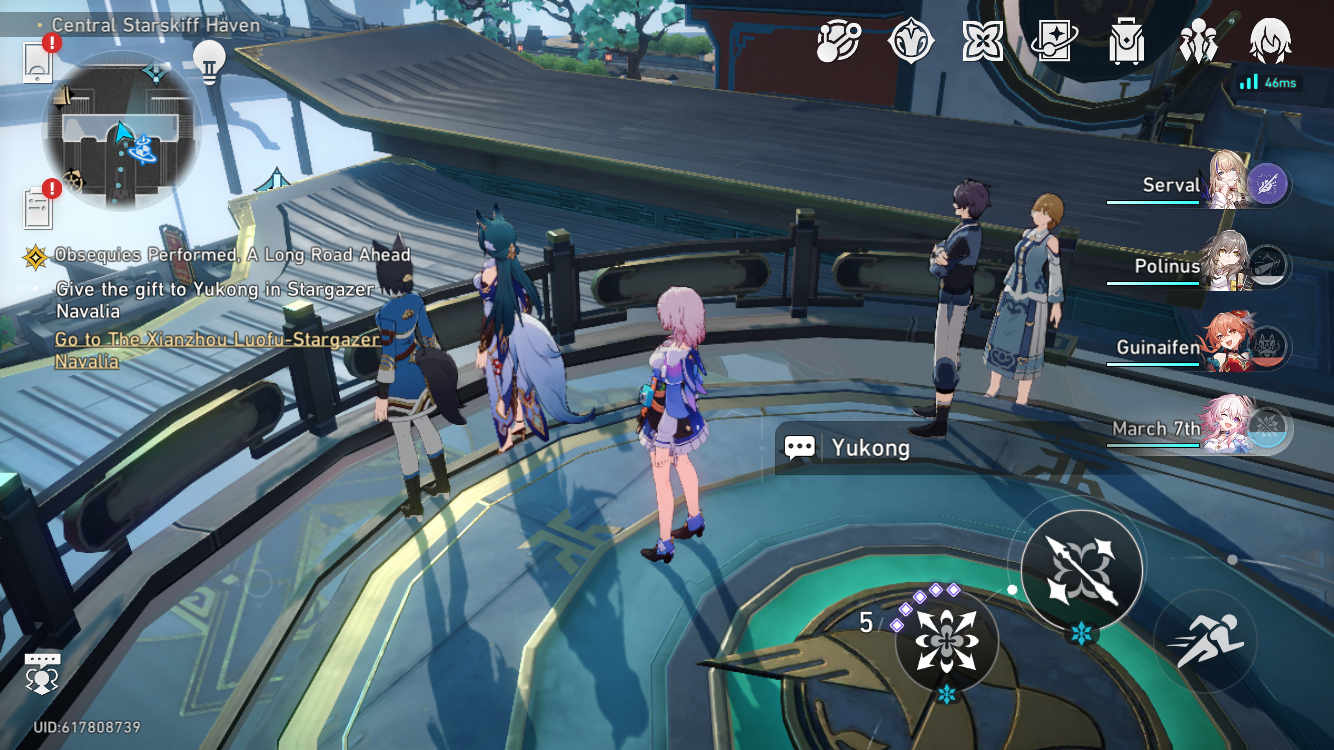Collapse the Obsequies Performed quest tracker
This screenshot has width=1334, height=750.
pyautogui.click(x=37, y=255)
